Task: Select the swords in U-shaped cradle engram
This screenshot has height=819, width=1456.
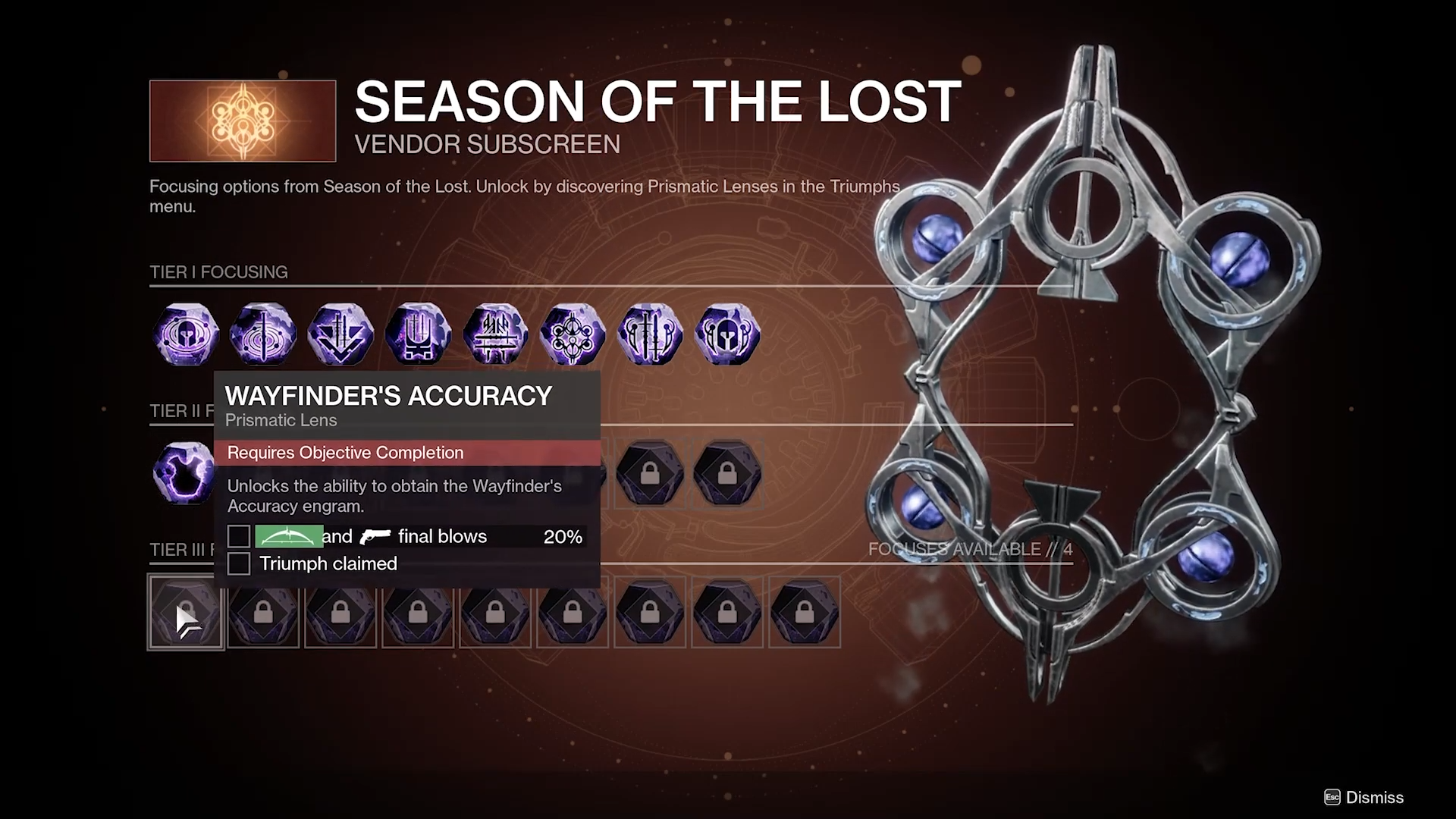Action: pyautogui.click(x=418, y=334)
